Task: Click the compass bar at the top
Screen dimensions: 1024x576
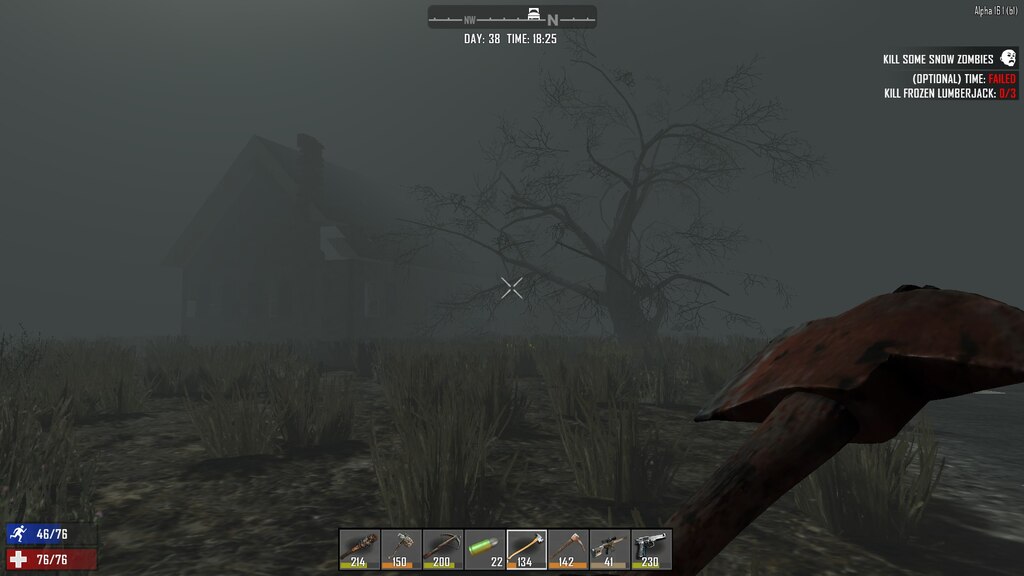Action: [512, 17]
